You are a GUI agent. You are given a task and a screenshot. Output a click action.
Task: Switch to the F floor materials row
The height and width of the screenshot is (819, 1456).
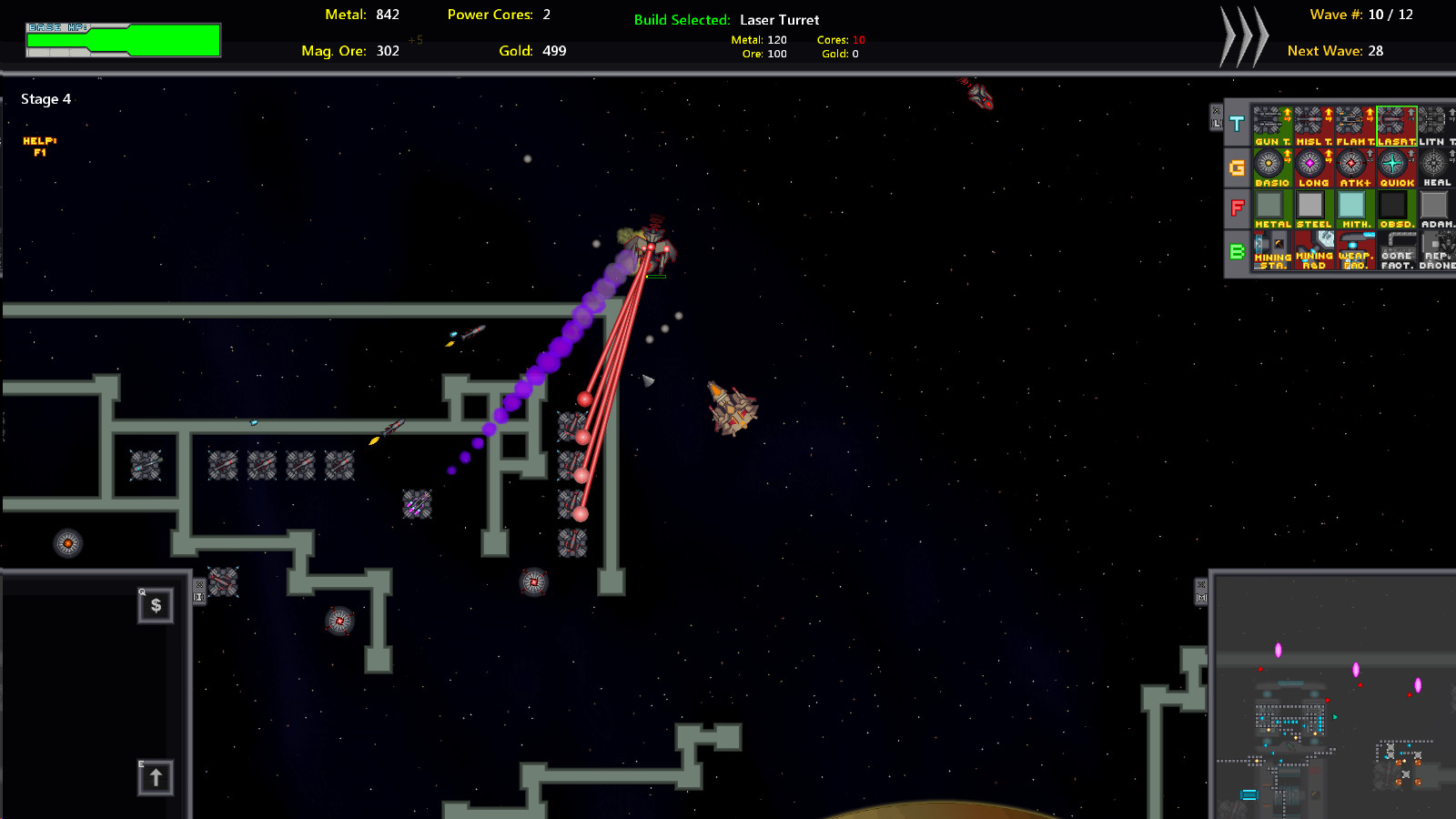(x=1237, y=207)
